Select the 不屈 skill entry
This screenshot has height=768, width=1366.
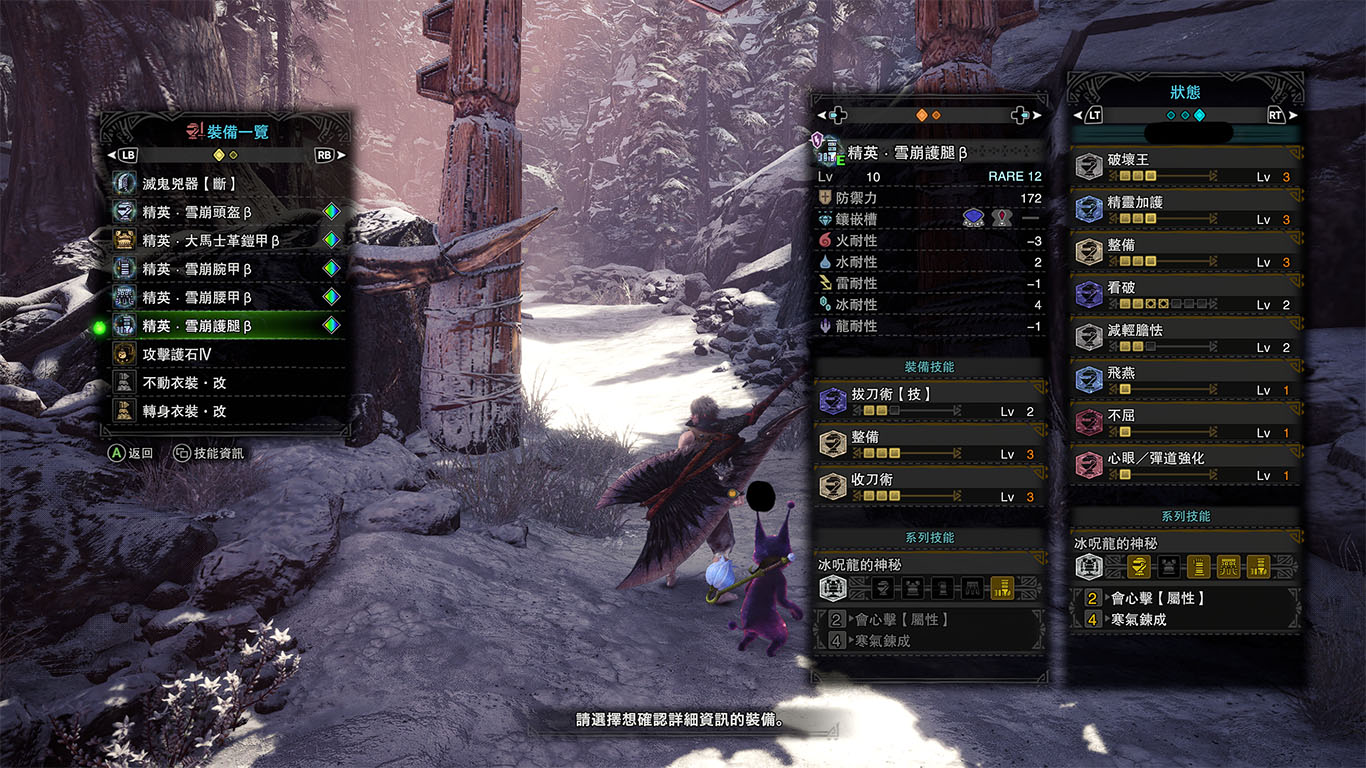tap(1185, 423)
